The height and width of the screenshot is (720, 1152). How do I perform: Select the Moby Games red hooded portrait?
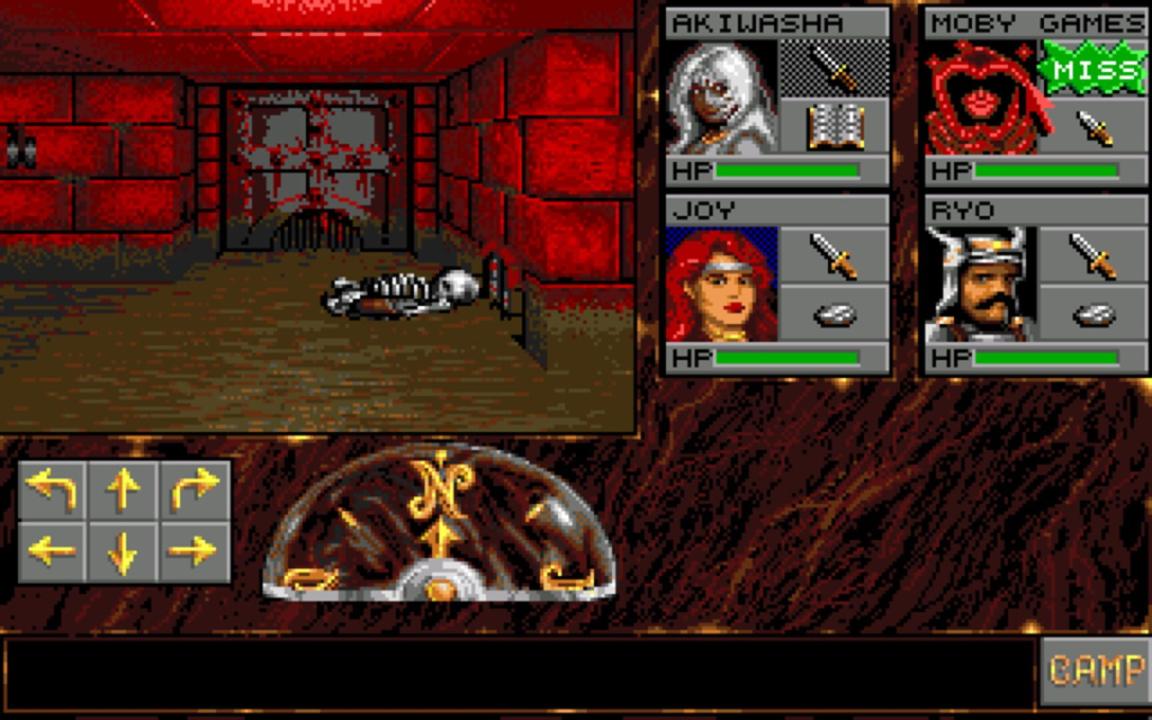[x=981, y=97]
